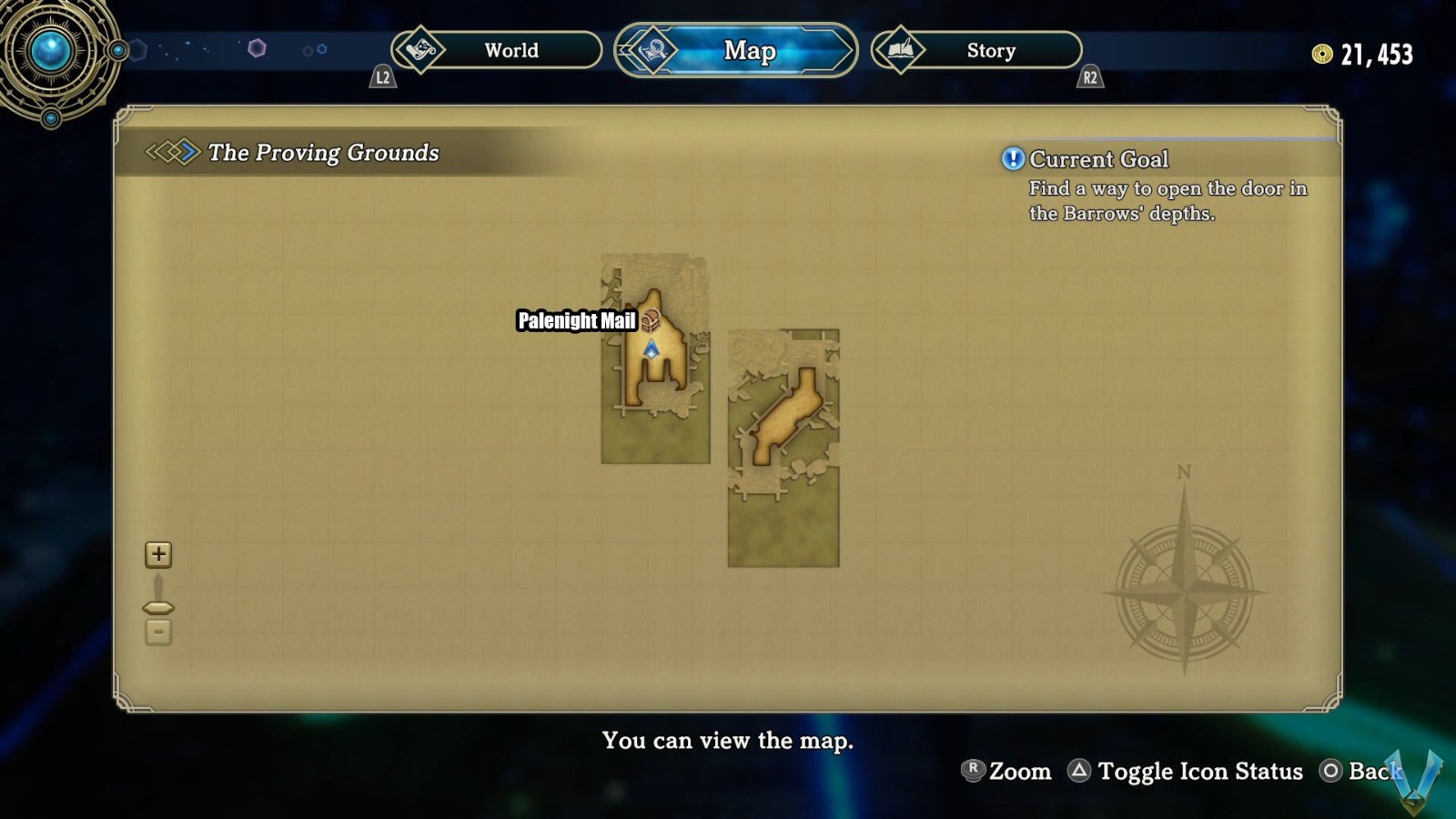The height and width of the screenshot is (819, 1456).
Task: Switch to the World tab
Action: (x=510, y=51)
